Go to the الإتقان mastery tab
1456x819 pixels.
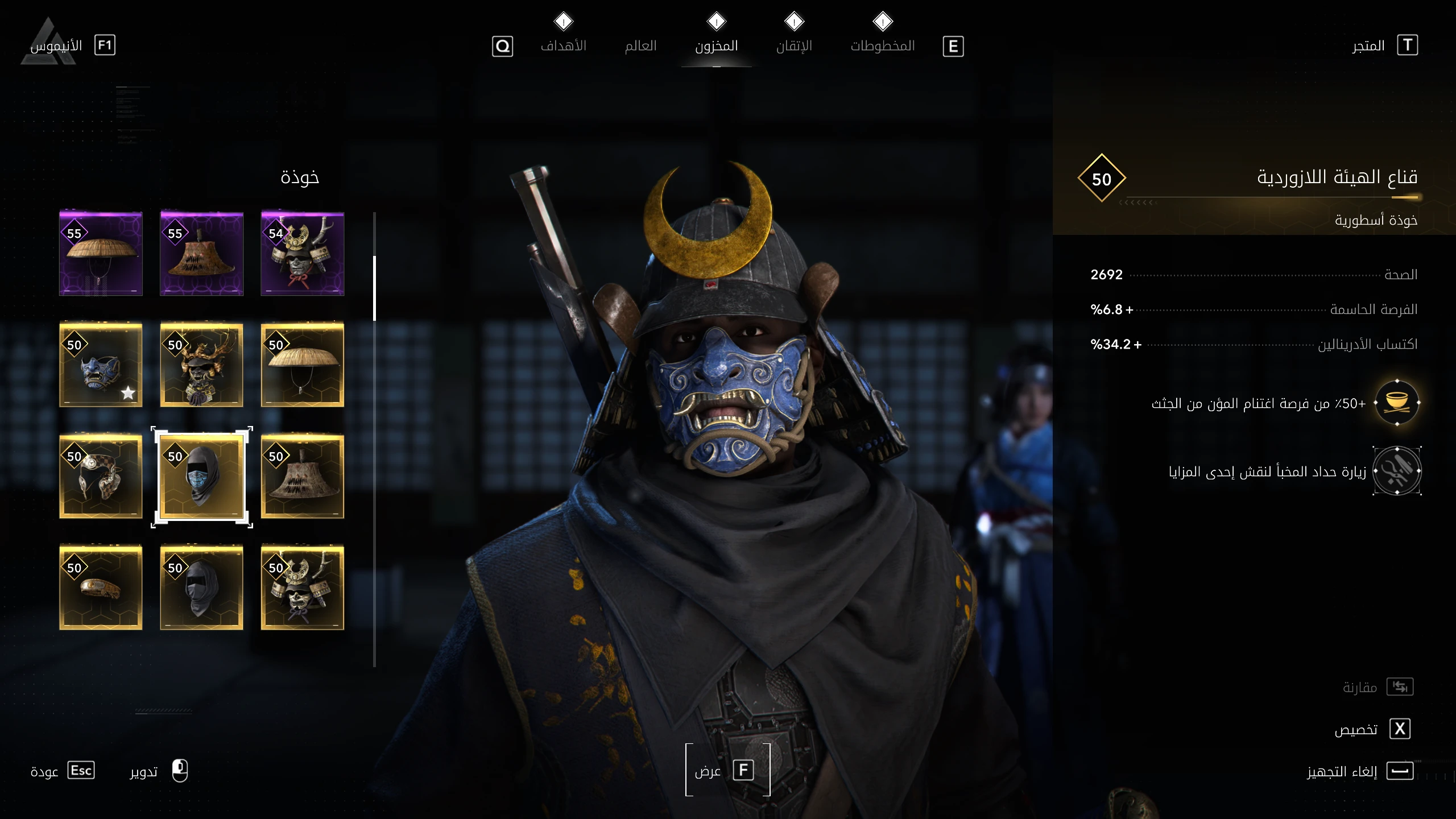pos(794,45)
